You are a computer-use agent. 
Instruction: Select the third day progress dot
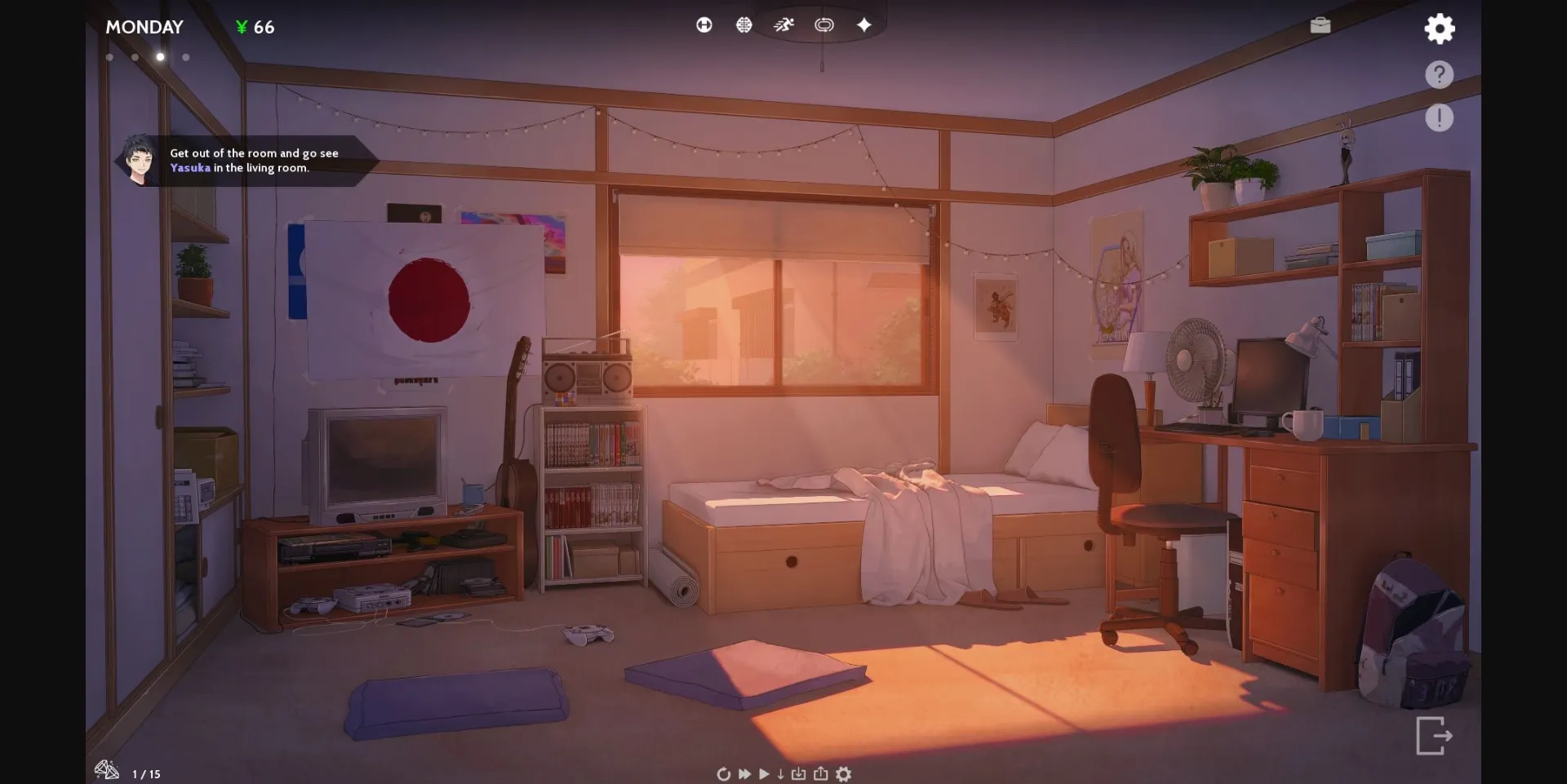pyautogui.click(x=160, y=57)
